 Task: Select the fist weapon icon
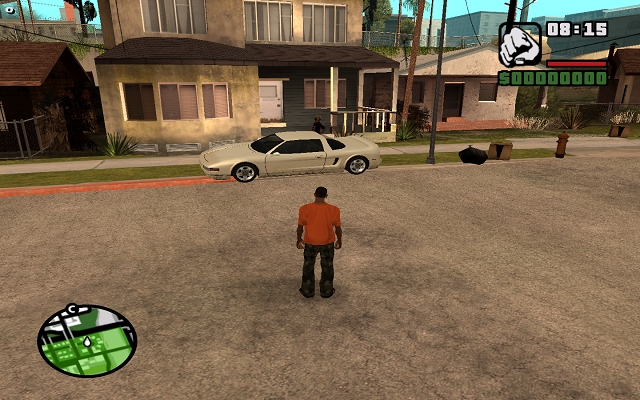coord(520,45)
